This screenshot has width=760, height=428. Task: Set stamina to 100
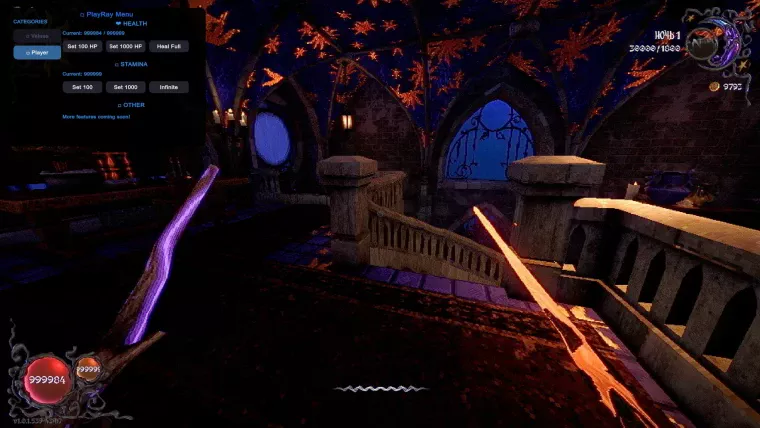(82, 87)
